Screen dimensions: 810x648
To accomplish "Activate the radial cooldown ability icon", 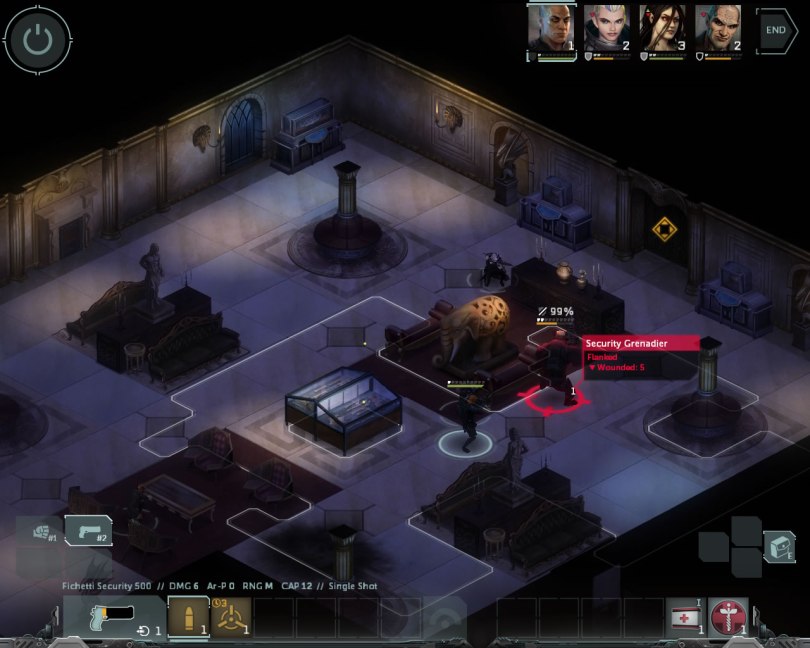I will point(230,616).
